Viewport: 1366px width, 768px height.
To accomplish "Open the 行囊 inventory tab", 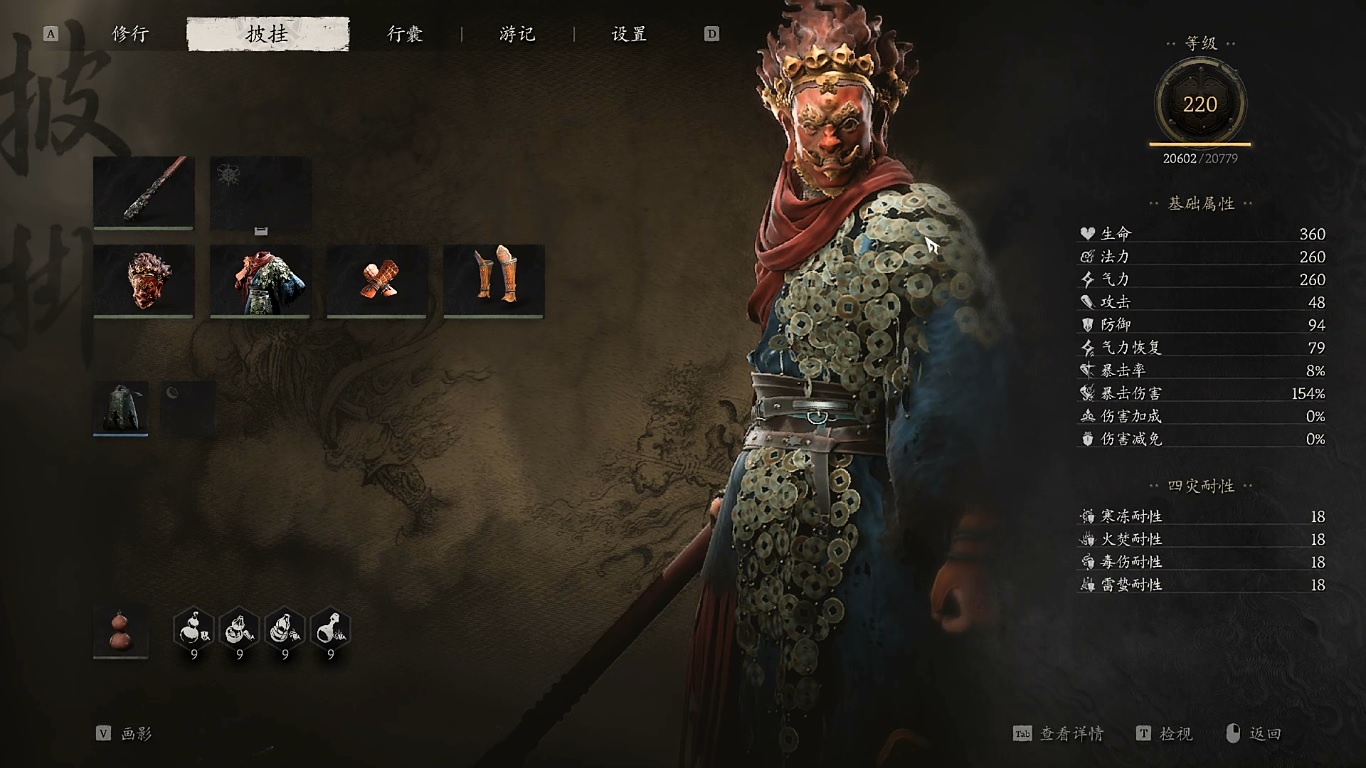I will [x=405, y=34].
